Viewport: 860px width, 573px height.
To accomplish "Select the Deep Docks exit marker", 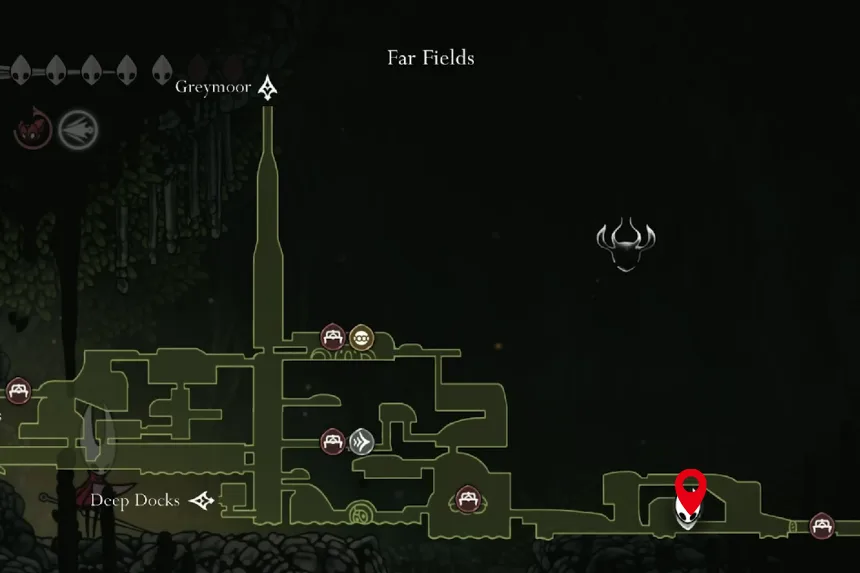I will pos(203,500).
